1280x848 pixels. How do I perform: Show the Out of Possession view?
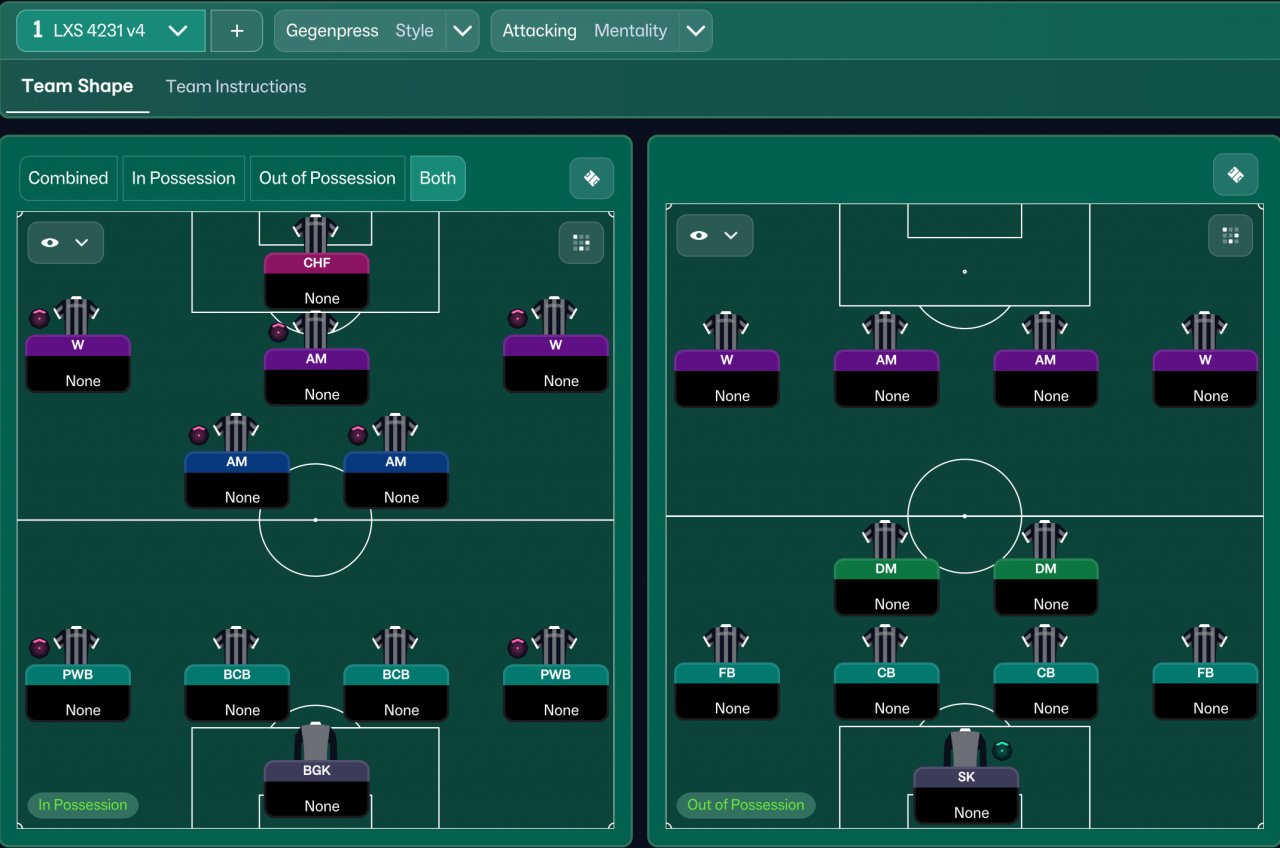327,178
